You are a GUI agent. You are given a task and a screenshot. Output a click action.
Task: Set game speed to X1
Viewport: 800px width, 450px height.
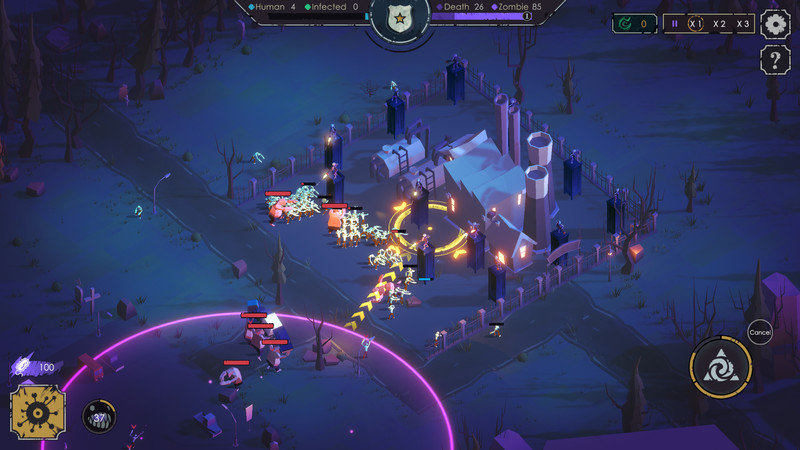click(696, 23)
